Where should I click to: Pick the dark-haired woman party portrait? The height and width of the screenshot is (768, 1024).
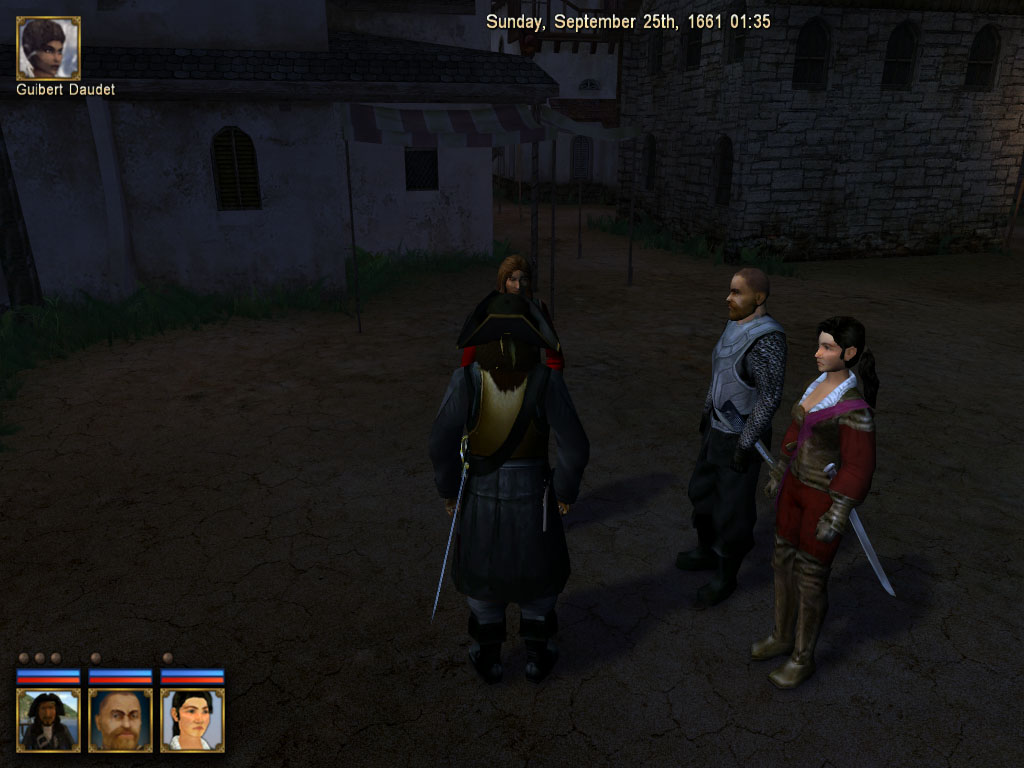coord(192,719)
